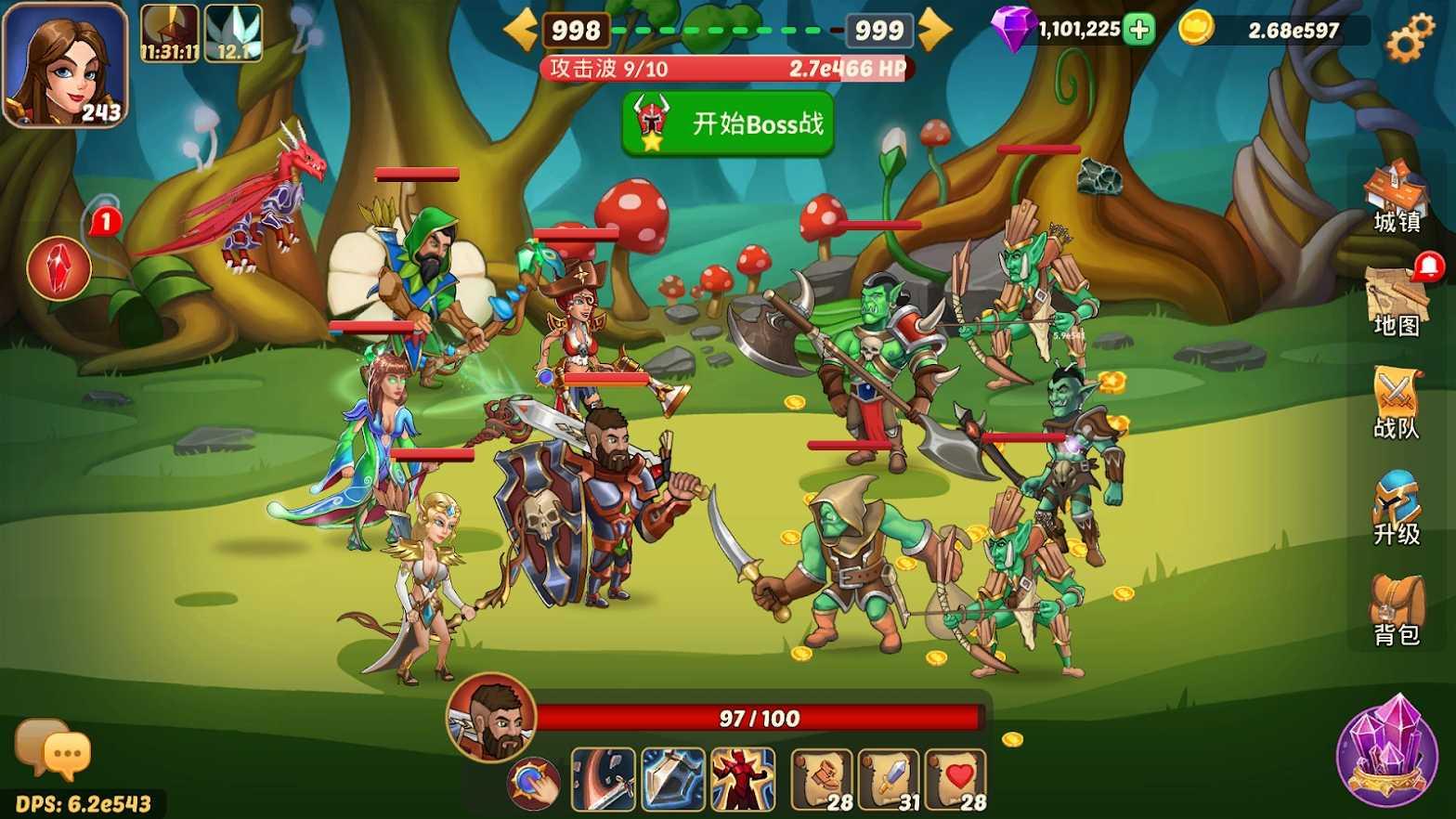
Task: Go to previous stage 998 arrow
Action: click(521, 30)
